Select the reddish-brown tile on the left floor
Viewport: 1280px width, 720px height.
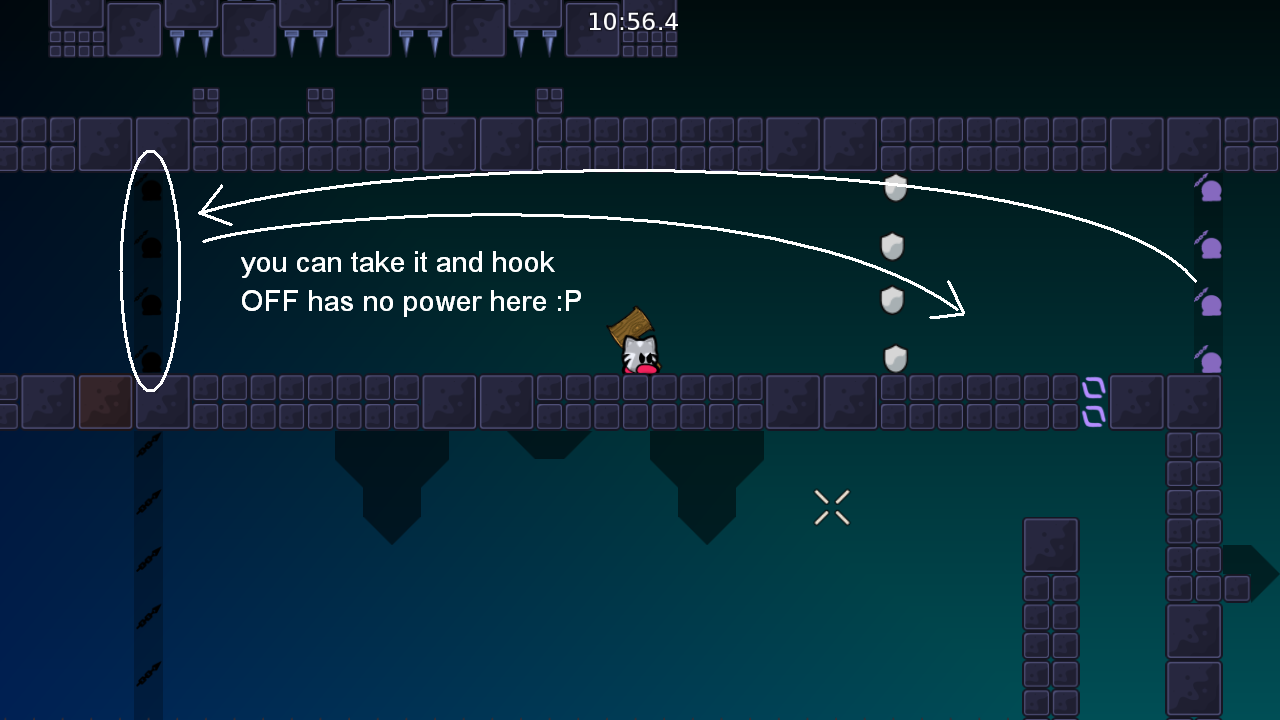point(104,401)
